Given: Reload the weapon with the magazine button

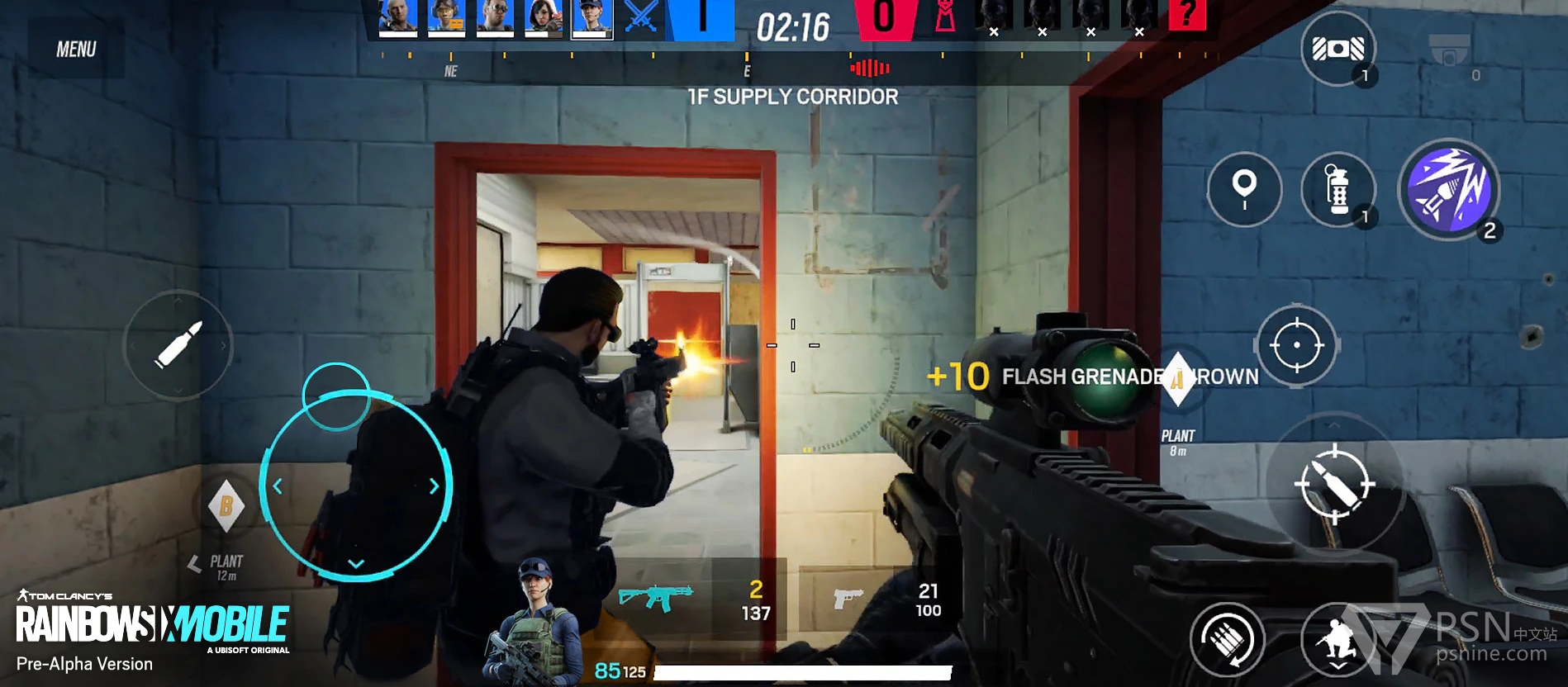Looking at the screenshot, I should click(x=1227, y=638).
